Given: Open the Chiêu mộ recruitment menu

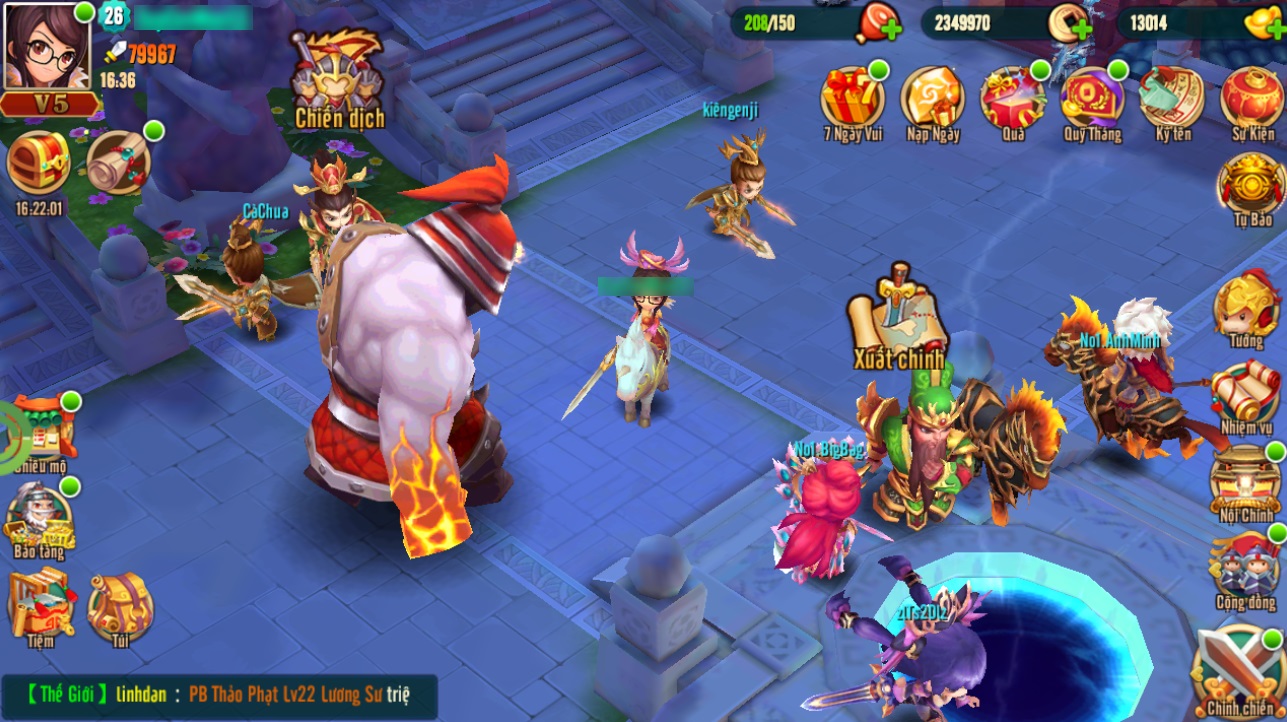Looking at the screenshot, I should (x=41, y=436).
